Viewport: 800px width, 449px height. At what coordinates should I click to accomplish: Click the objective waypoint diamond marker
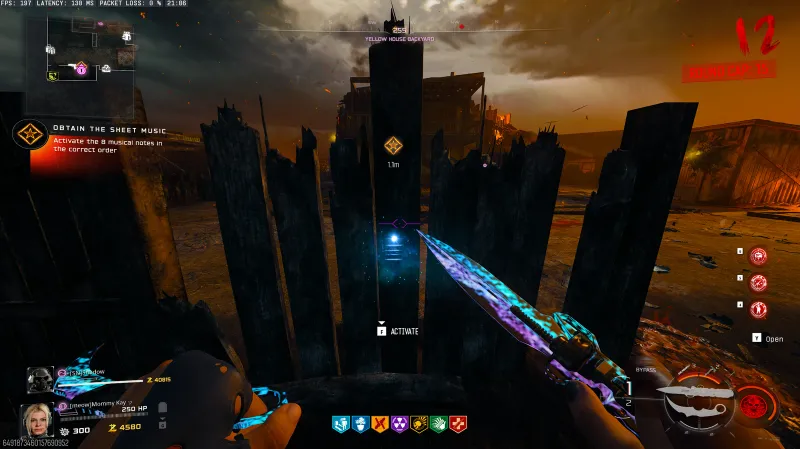pos(394,145)
